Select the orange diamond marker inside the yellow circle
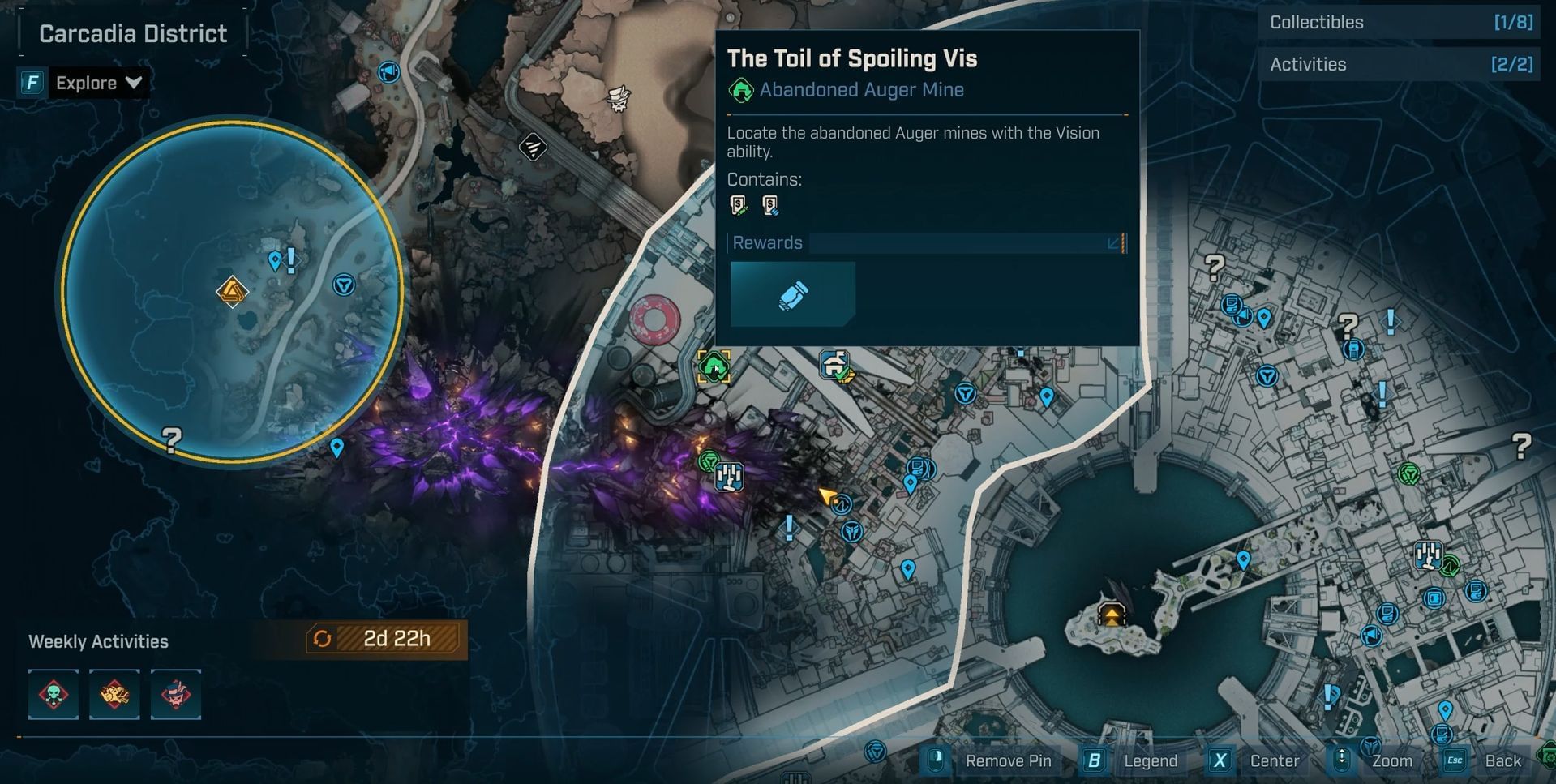The width and height of the screenshot is (1556, 784). click(x=232, y=291)
